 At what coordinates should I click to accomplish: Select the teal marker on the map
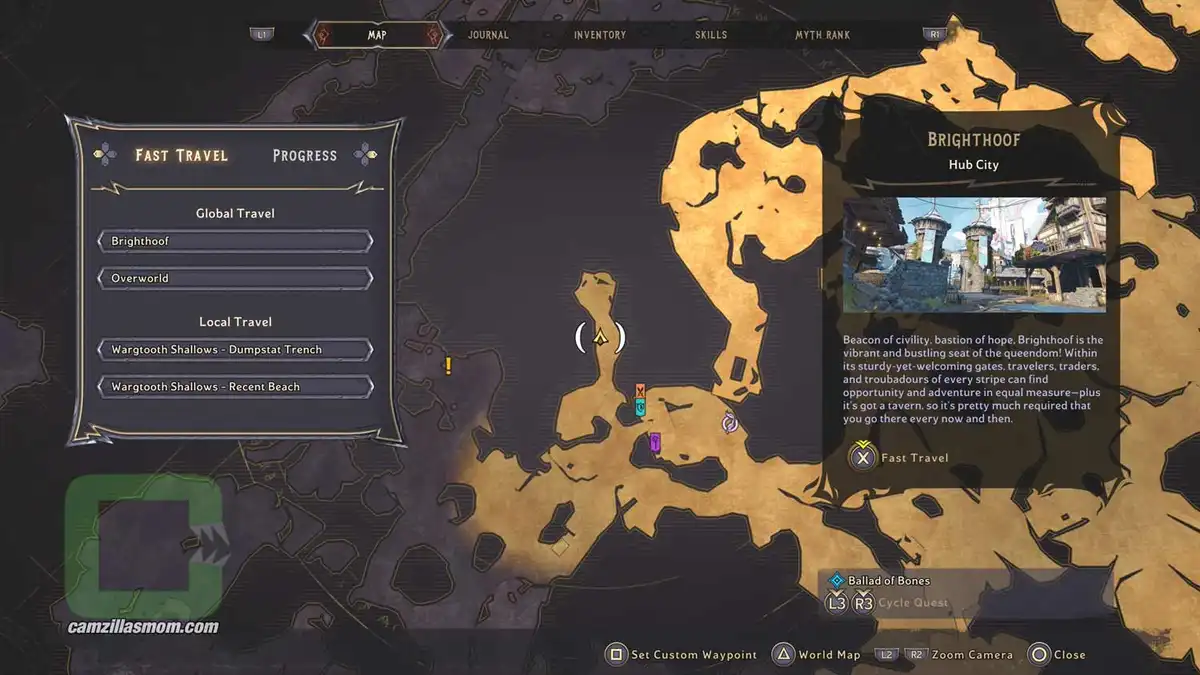pyautogui.click(x=641, y=408)
